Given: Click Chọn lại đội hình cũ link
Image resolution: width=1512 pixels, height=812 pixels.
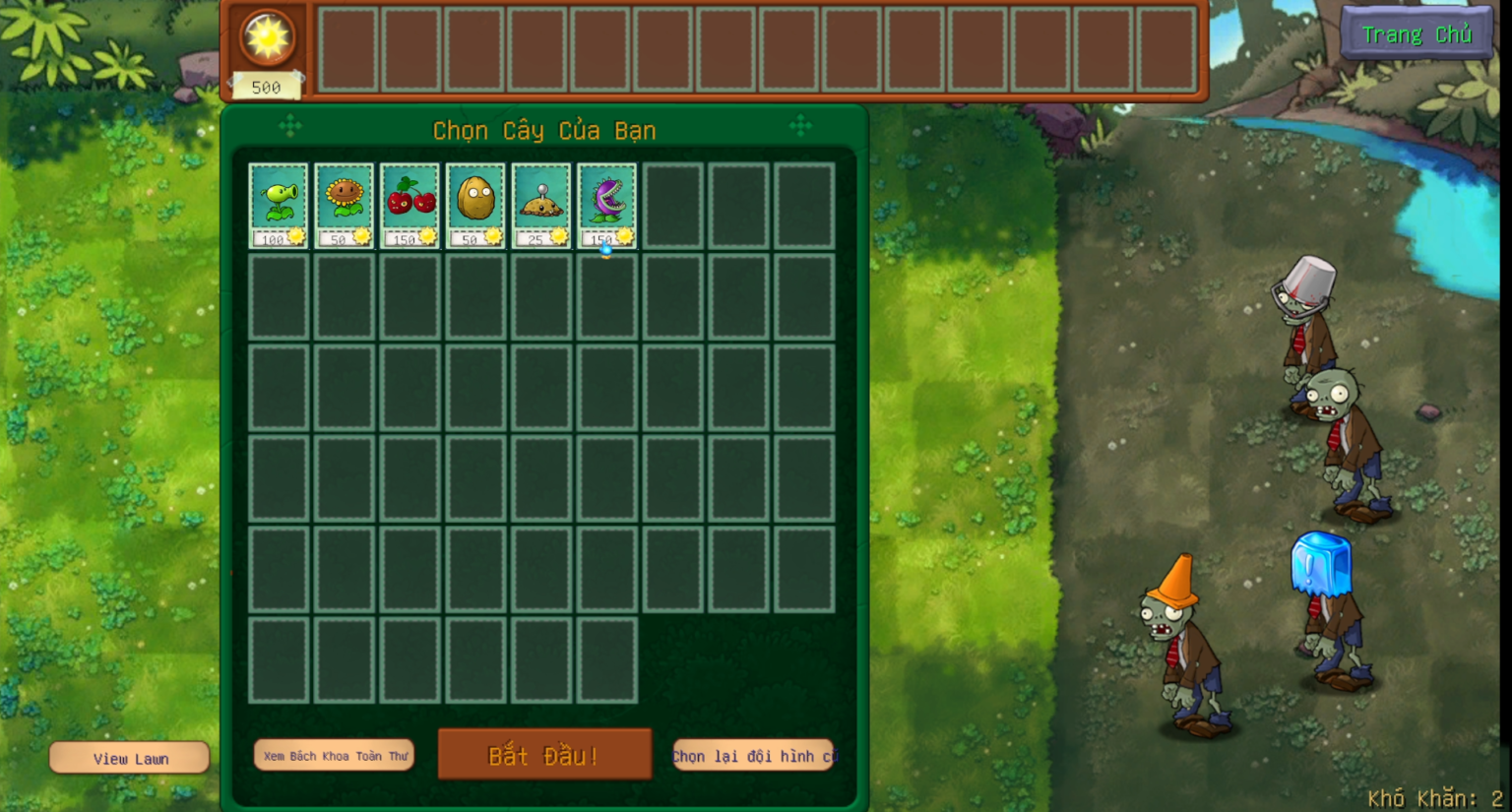Looking at the screenshot, I should click(x=753, y=756).
